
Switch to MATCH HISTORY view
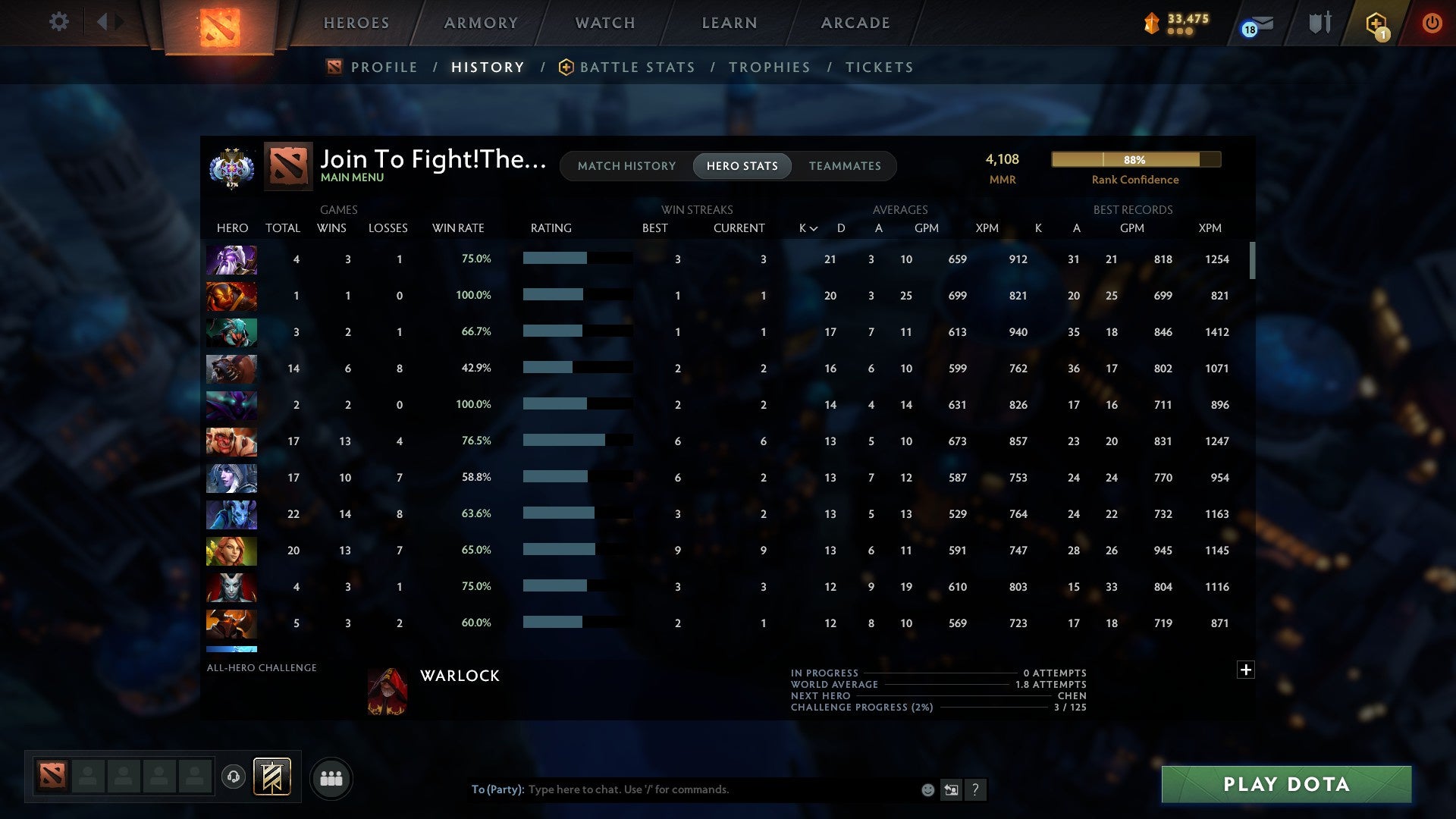pos(626,165)
